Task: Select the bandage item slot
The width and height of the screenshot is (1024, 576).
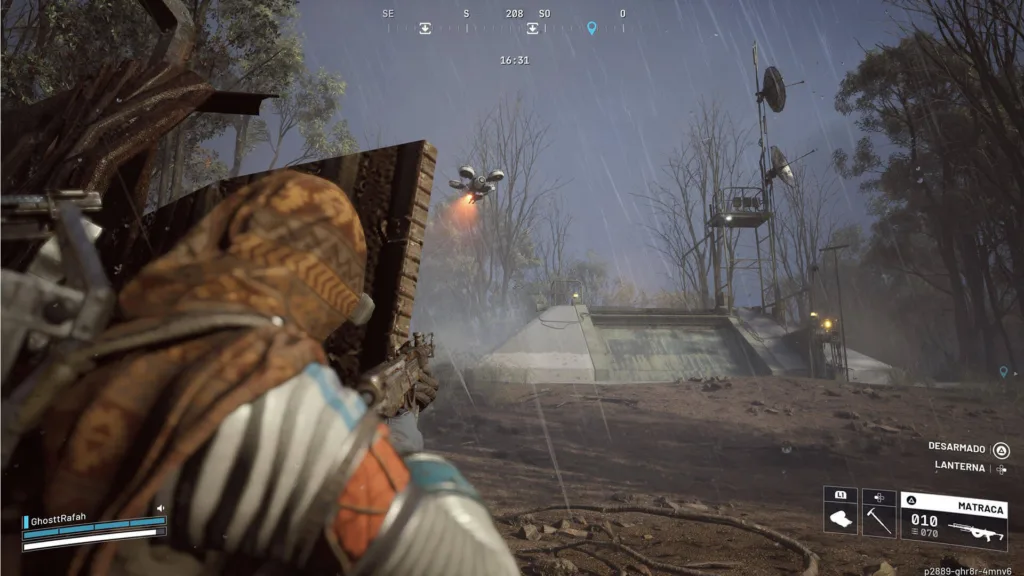Action: tap(840, 518)
